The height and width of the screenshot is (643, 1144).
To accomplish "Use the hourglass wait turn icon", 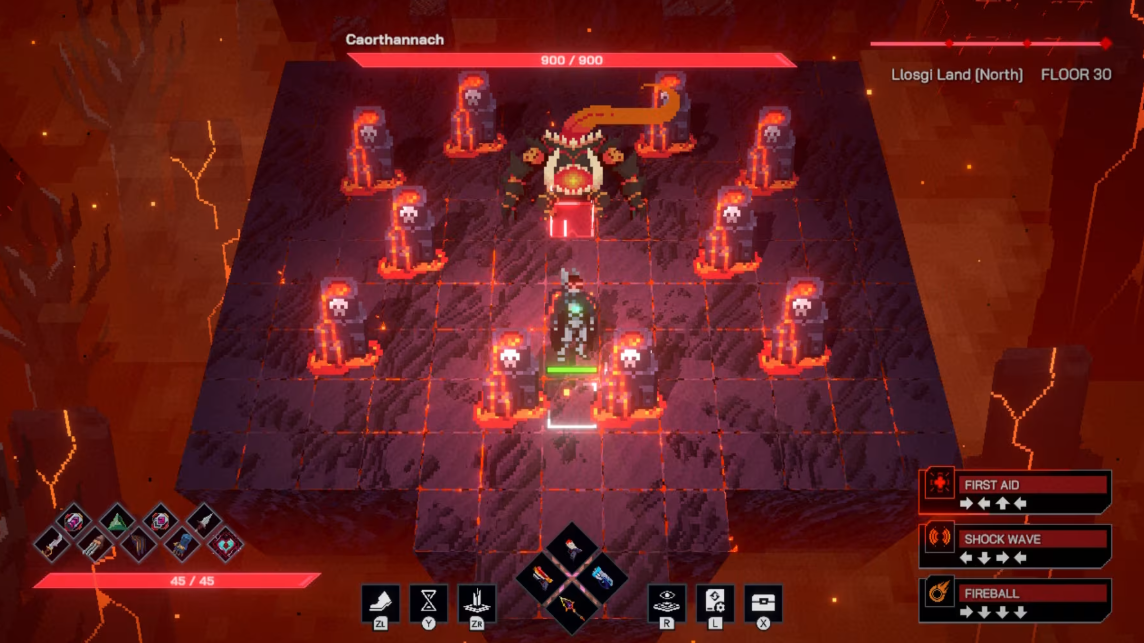I will pyautogui.click(x=428, y=603).
